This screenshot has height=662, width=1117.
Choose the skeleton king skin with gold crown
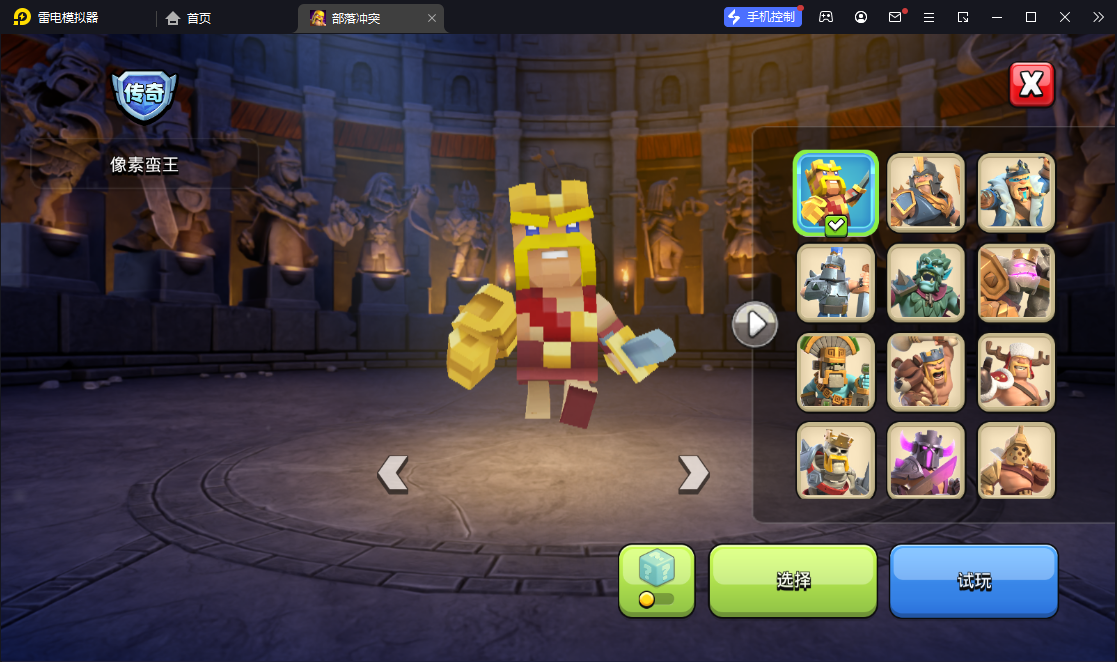point(836,460)
